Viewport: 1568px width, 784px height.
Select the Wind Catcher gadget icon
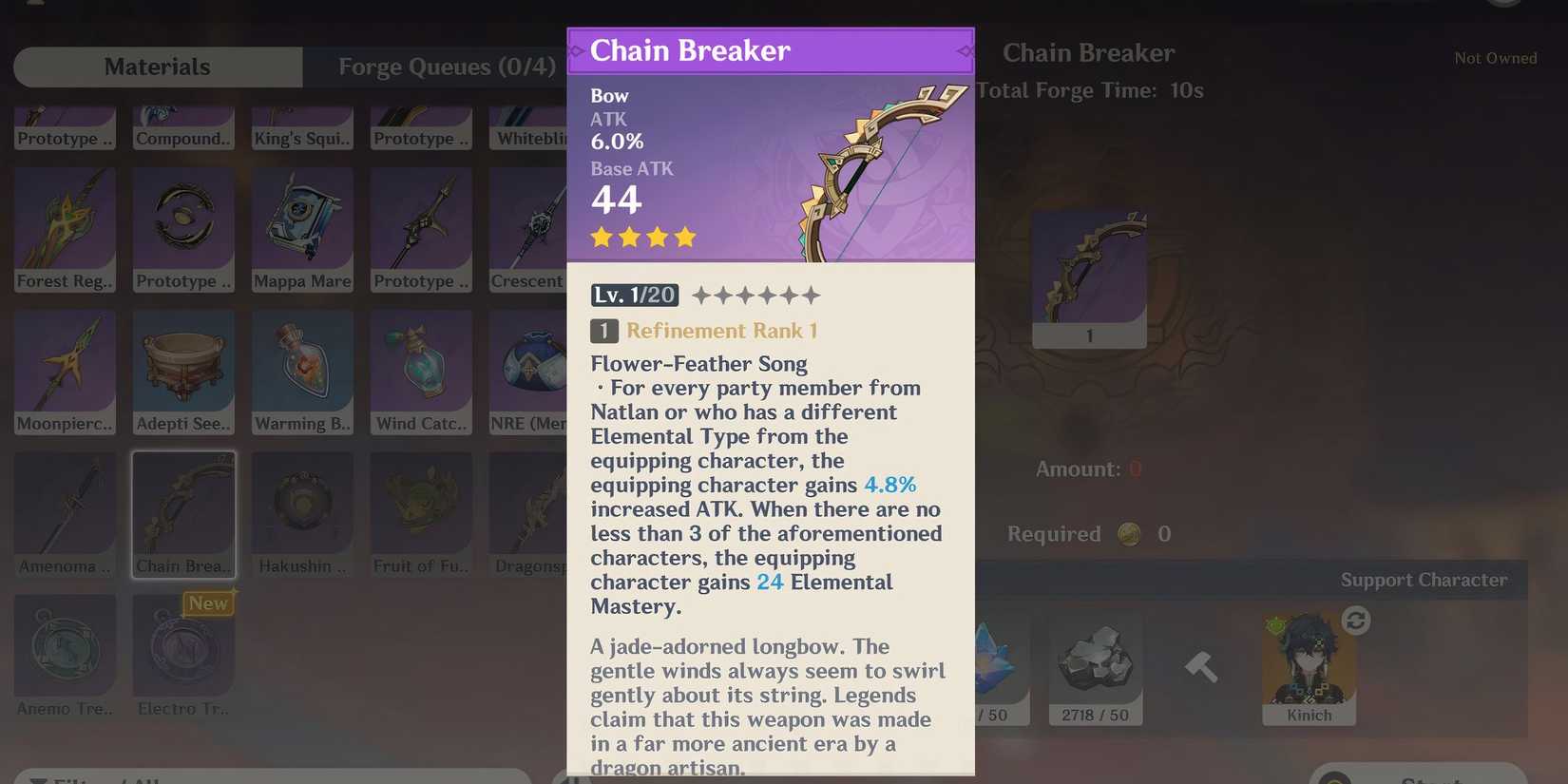tap(420, 371)
